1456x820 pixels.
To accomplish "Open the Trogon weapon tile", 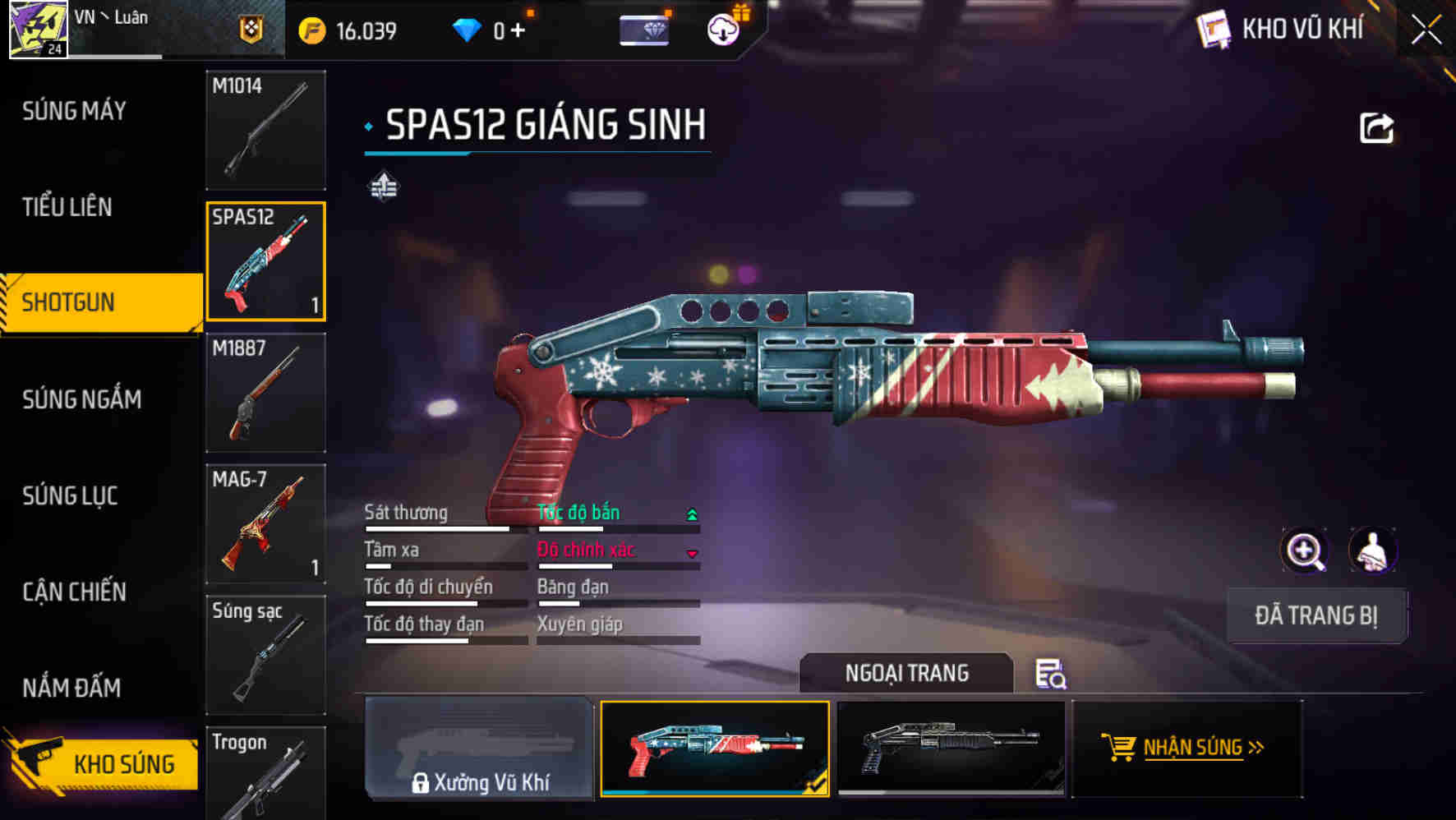I will [x=265, y=774].
